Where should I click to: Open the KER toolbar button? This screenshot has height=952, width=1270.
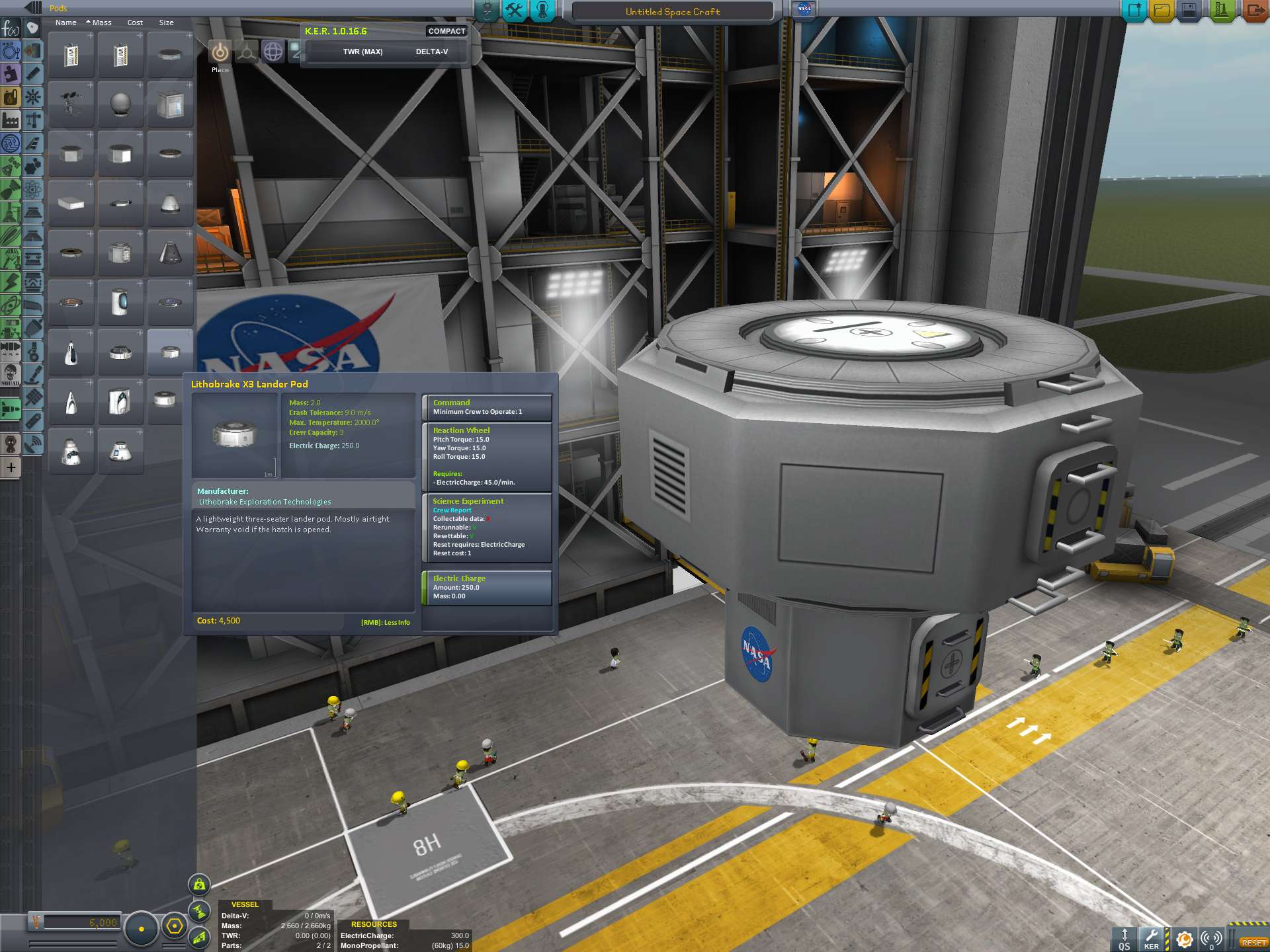[x=1152, y=938]
